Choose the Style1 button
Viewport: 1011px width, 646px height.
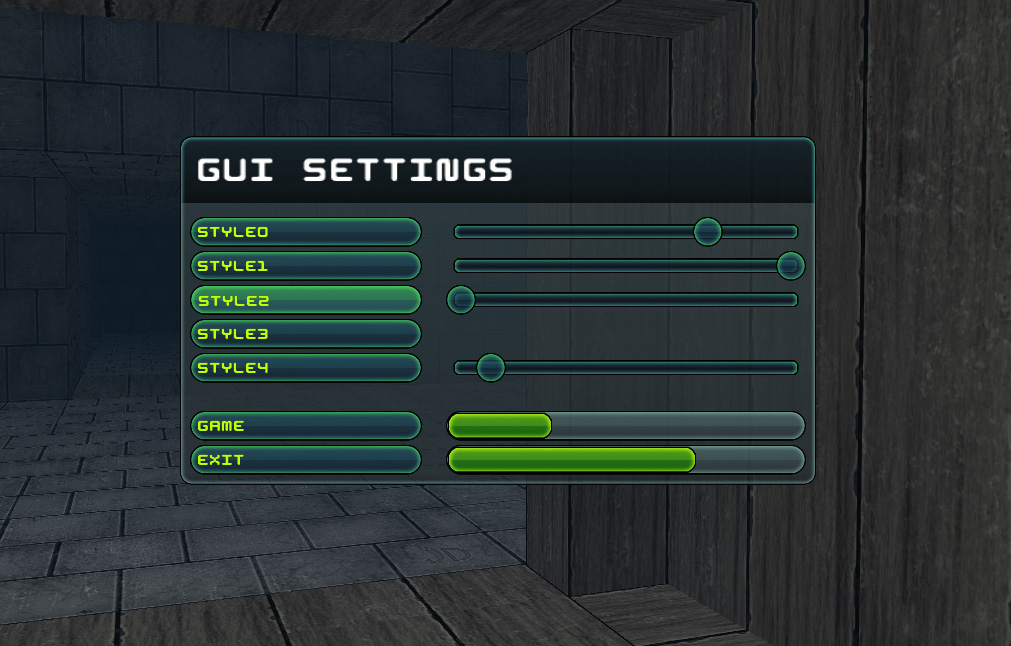coord(305,266)
